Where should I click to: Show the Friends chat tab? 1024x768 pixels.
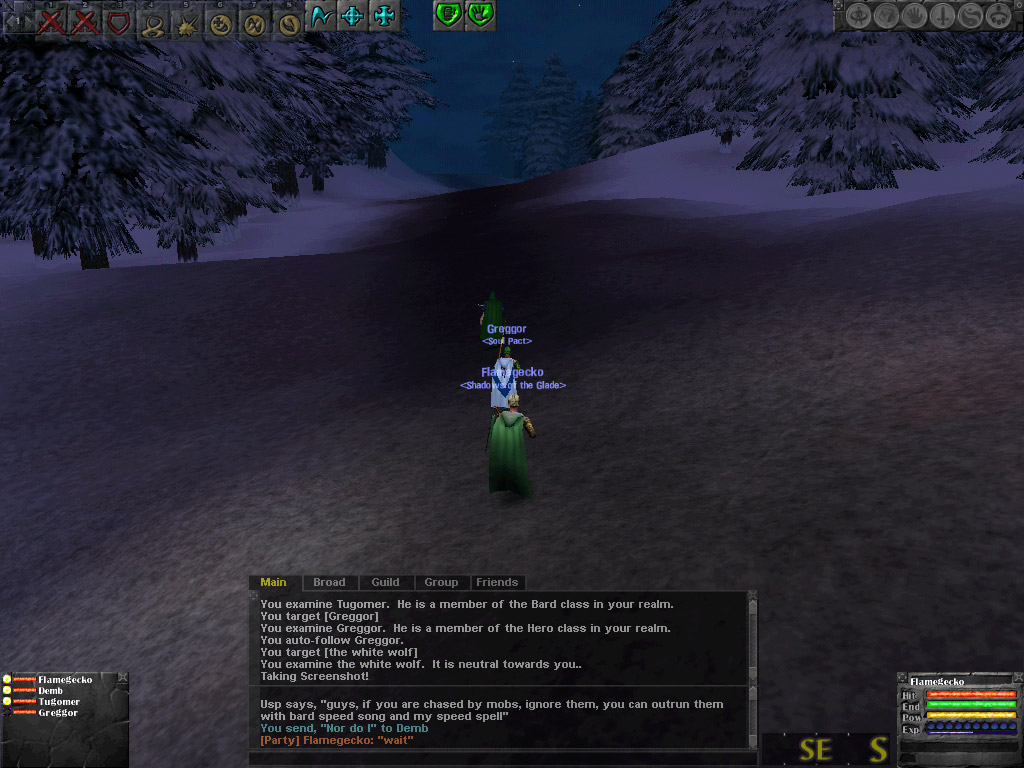pyautogui.click(x=497, y=582)
